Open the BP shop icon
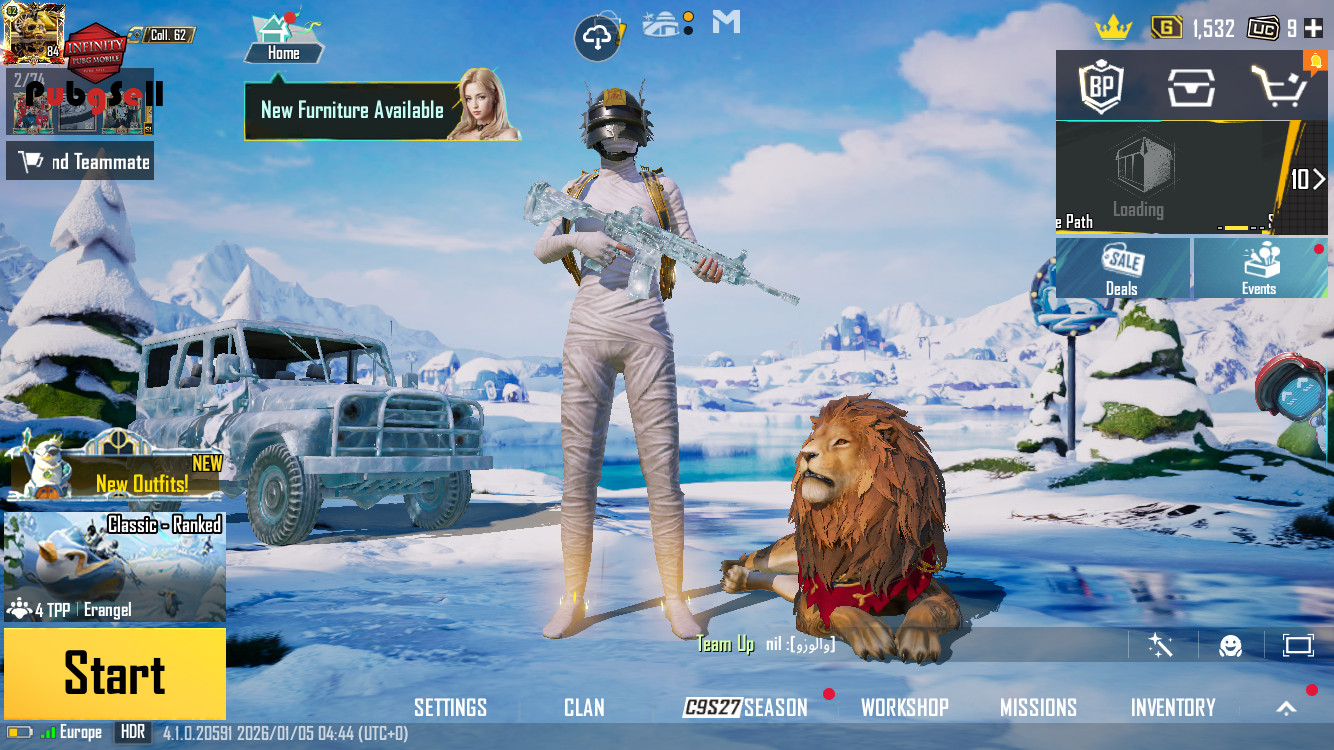This screenshot has width=1334, height=750. pyautogui.click(x=1102, y=88)
